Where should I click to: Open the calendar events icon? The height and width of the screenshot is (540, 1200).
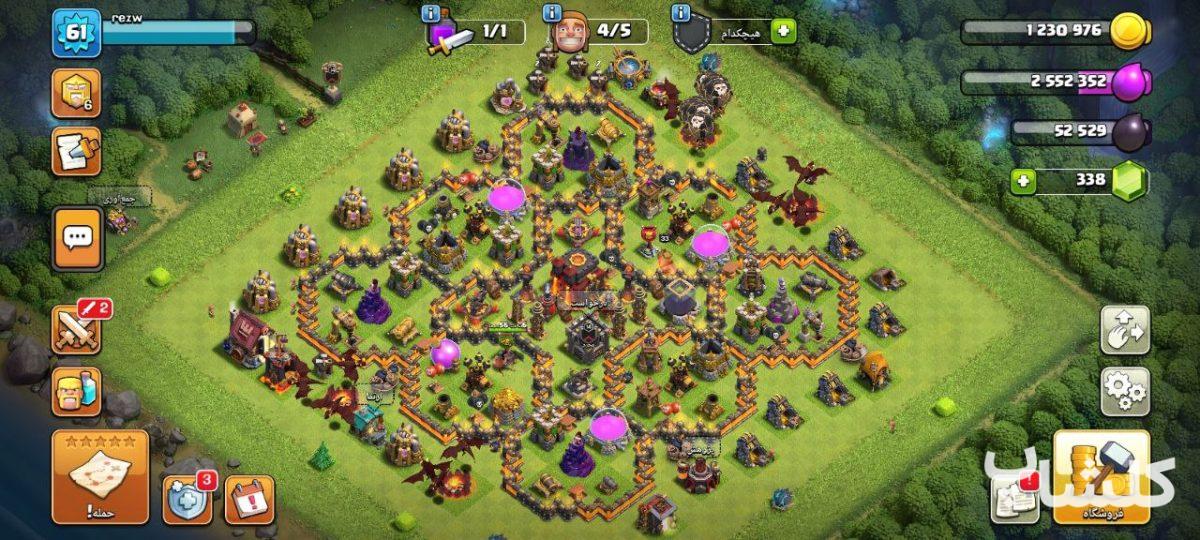[249, 499]
